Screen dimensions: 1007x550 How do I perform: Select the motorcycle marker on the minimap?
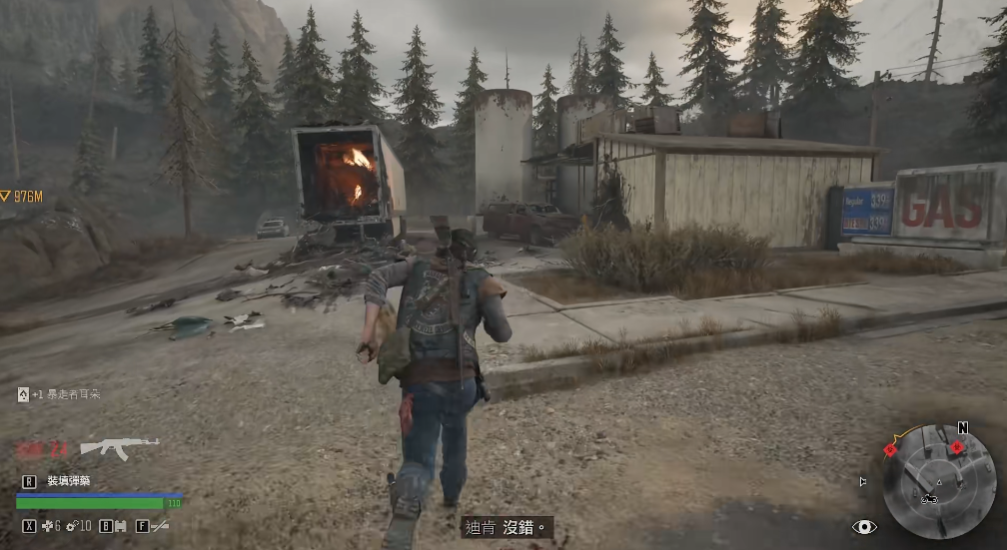[x=929, y=497]
